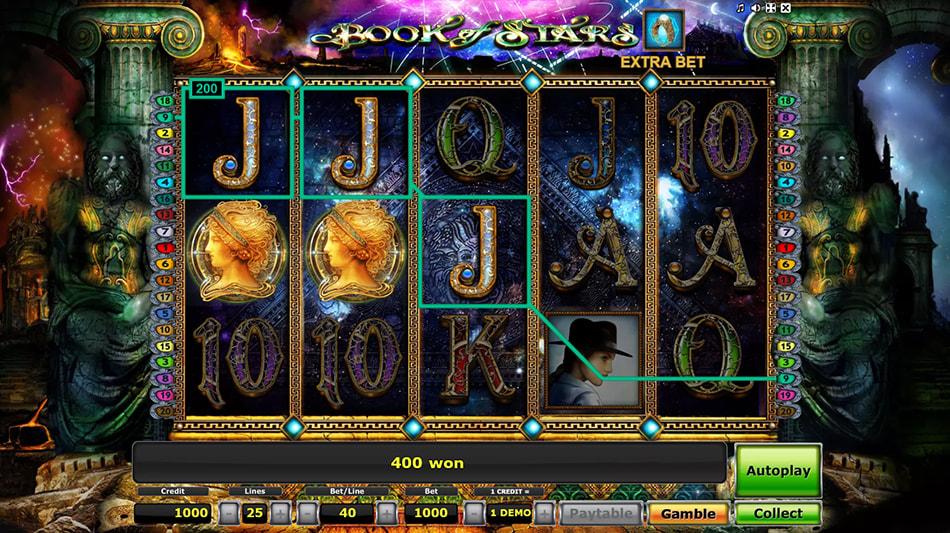Screen dimensions: 950x533
Task: Collect the 400 winnings
Action: [x=778, y=513]
